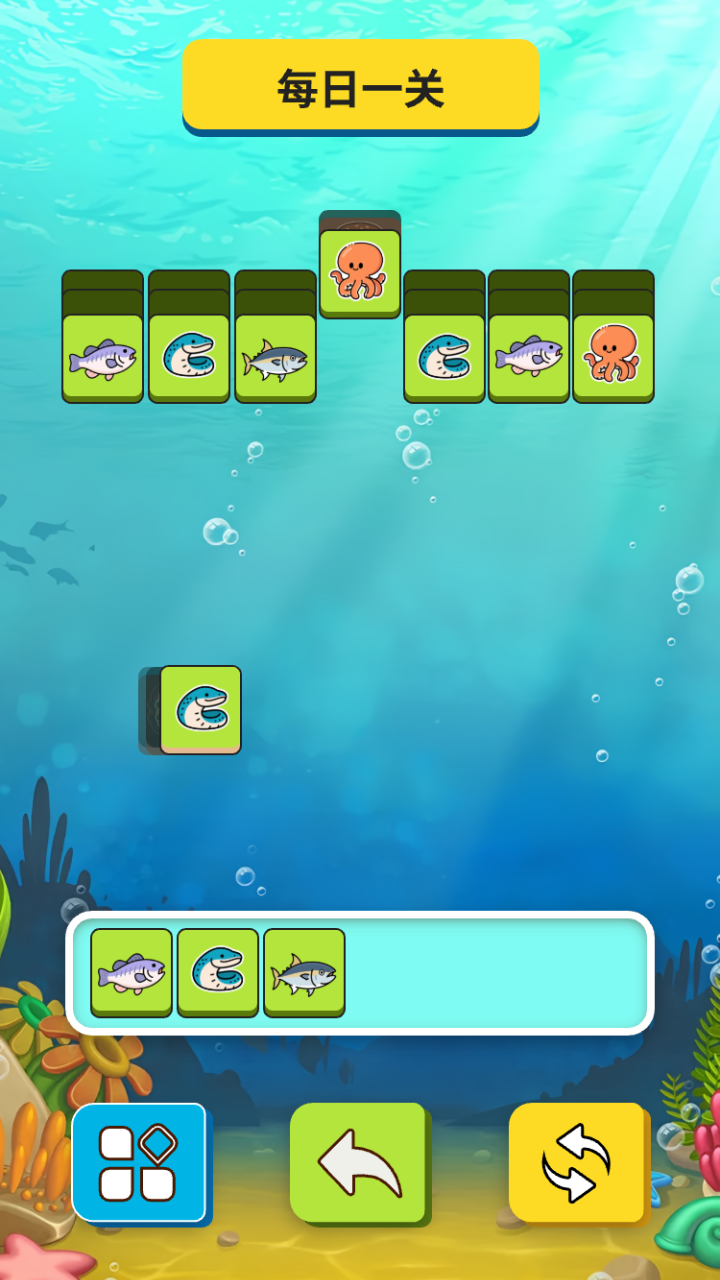
Task: Use the blue four-squares tile removal button
Action: click(139, 1163)
